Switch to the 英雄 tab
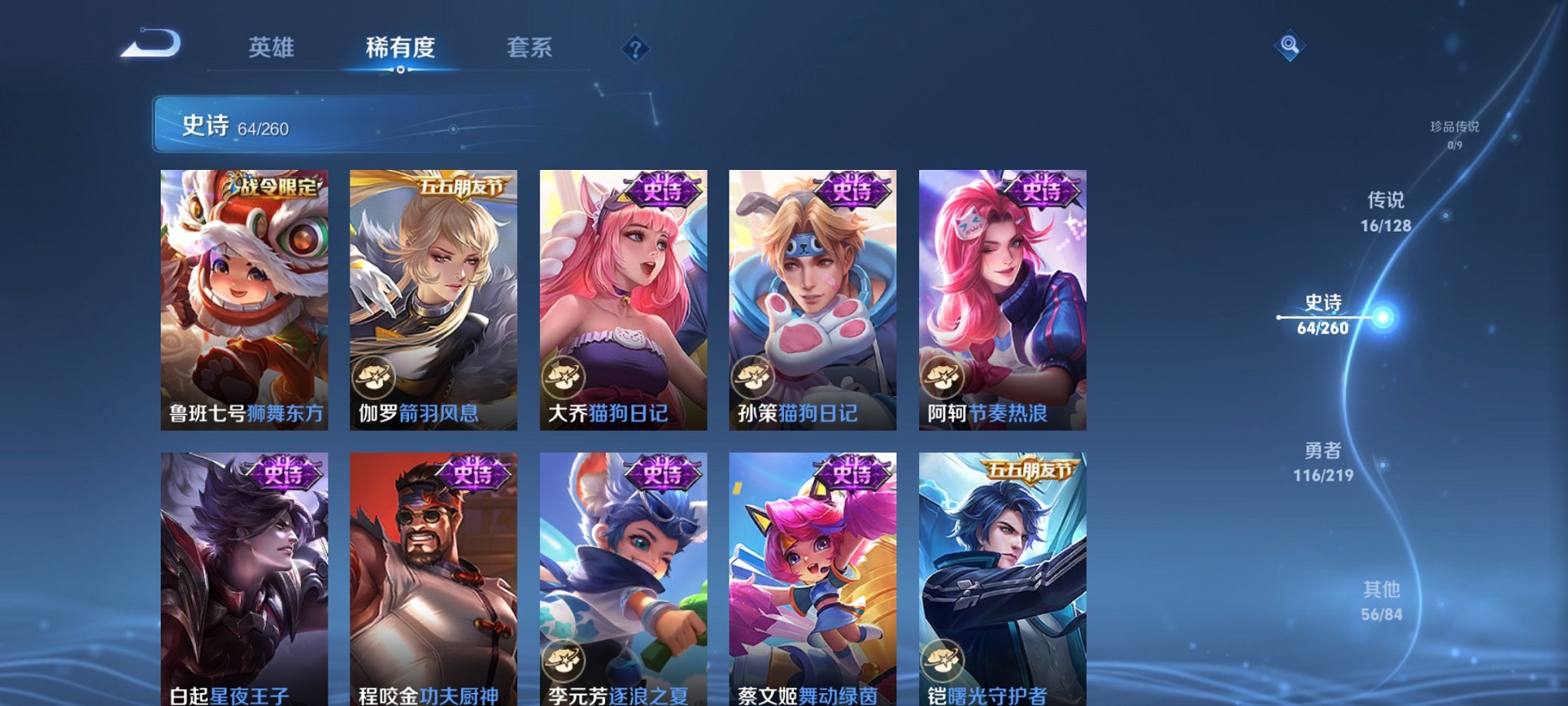The image size is (1568, 706). [x=272, y=48]
